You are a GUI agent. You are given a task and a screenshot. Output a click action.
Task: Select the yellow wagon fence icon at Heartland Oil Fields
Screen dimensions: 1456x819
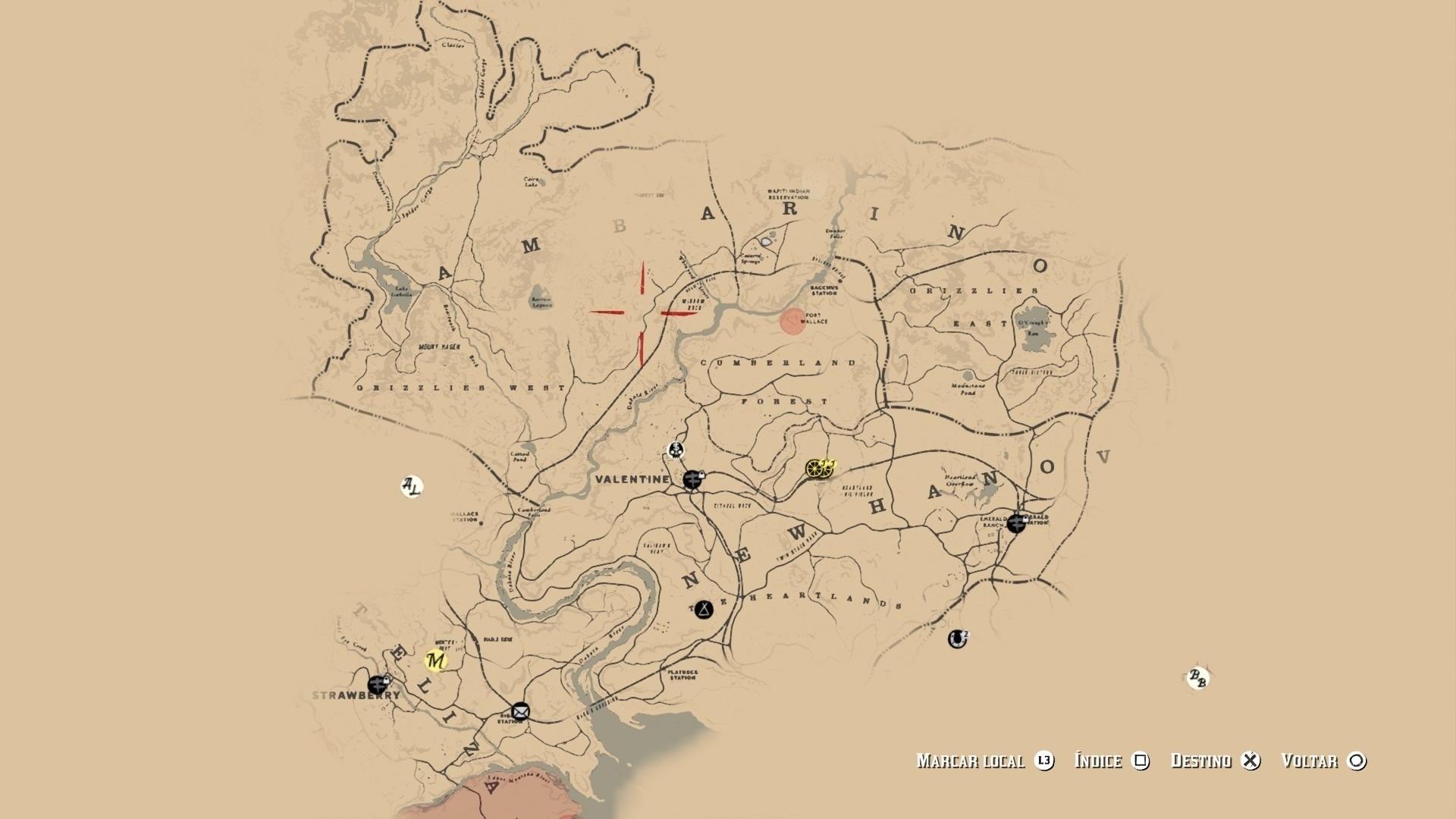coord(819,469)
